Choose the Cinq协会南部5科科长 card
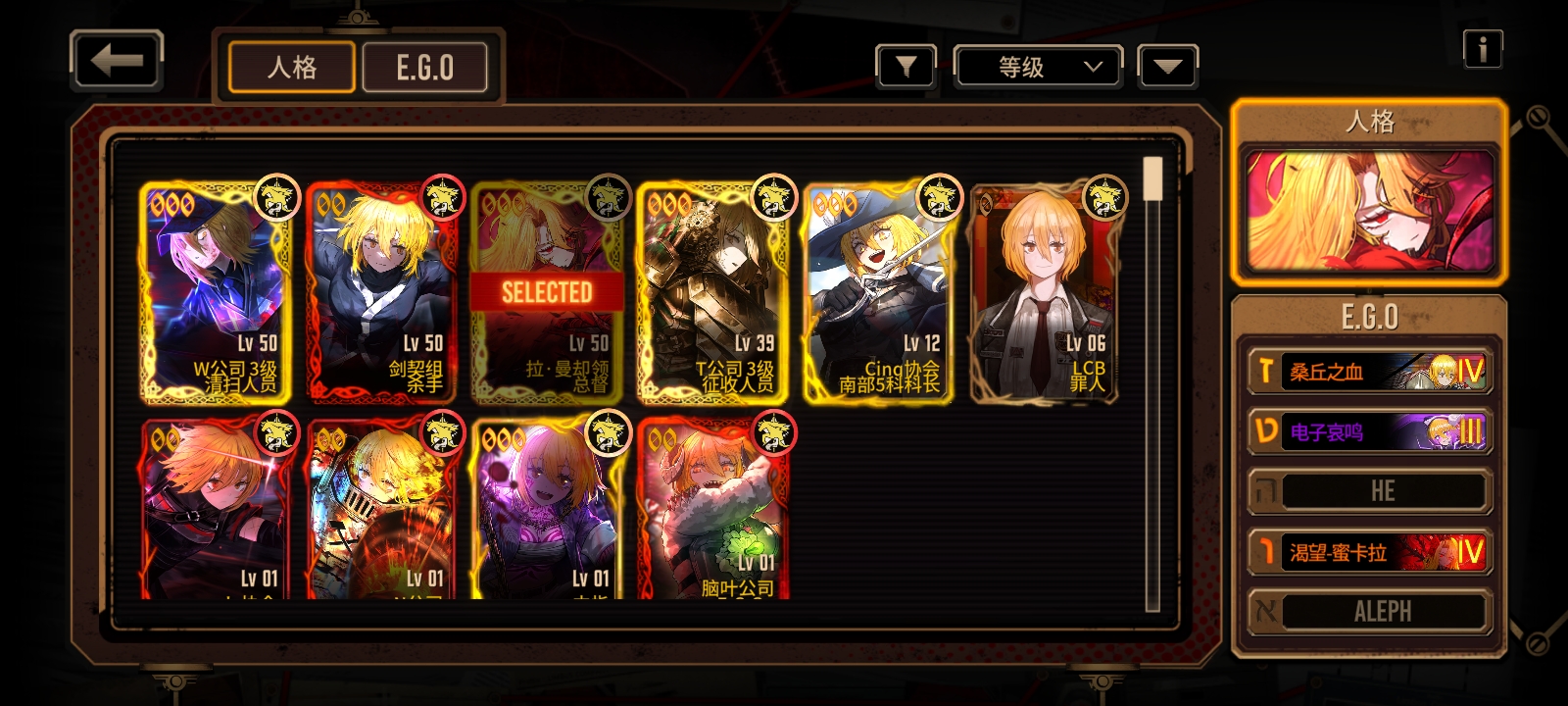The width and height of the screenshot is (1568, 706). pos(879,292)
